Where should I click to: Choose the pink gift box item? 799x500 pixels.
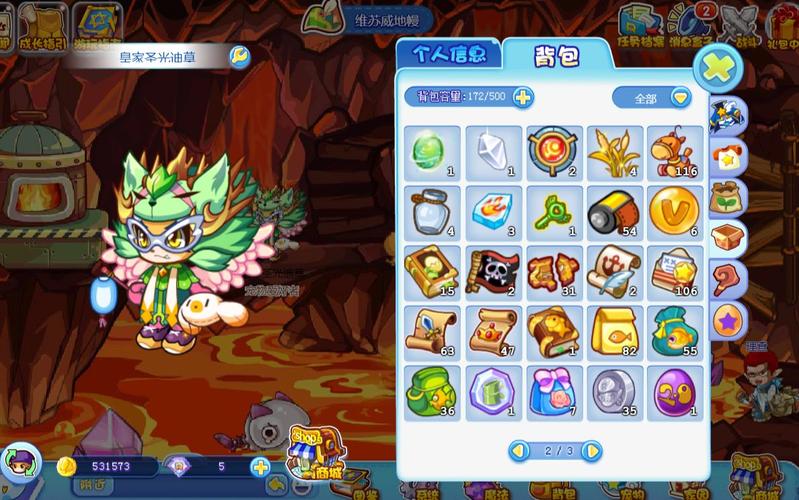point(553,392)
